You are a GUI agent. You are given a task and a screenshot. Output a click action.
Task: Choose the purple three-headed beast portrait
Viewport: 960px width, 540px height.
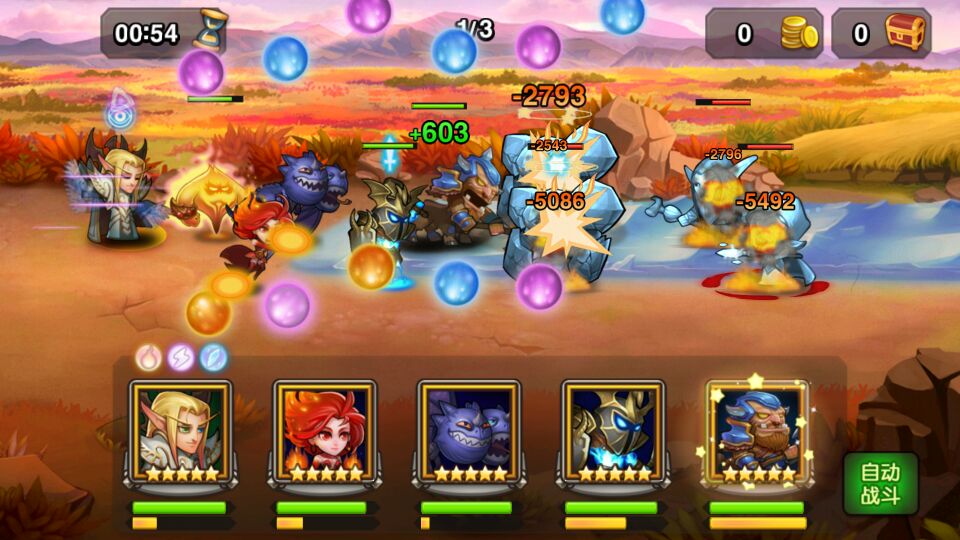click(469, 430)
